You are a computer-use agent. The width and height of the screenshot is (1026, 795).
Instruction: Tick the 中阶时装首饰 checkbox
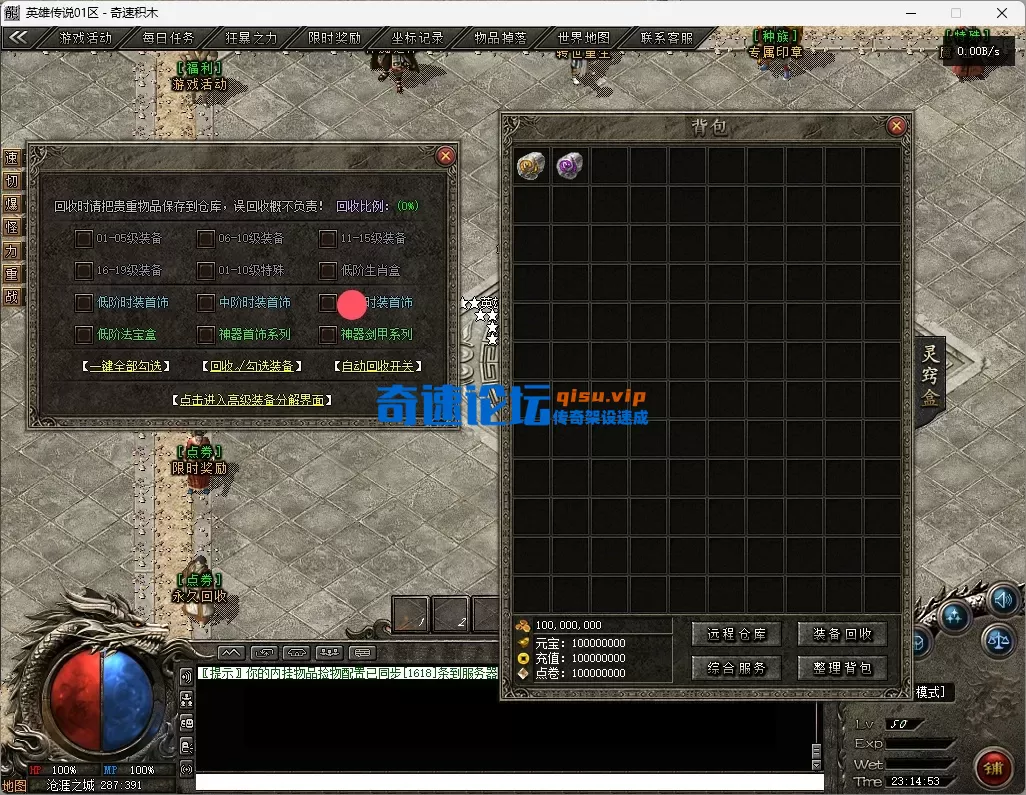pyautogui.click(x=206, y=302)
